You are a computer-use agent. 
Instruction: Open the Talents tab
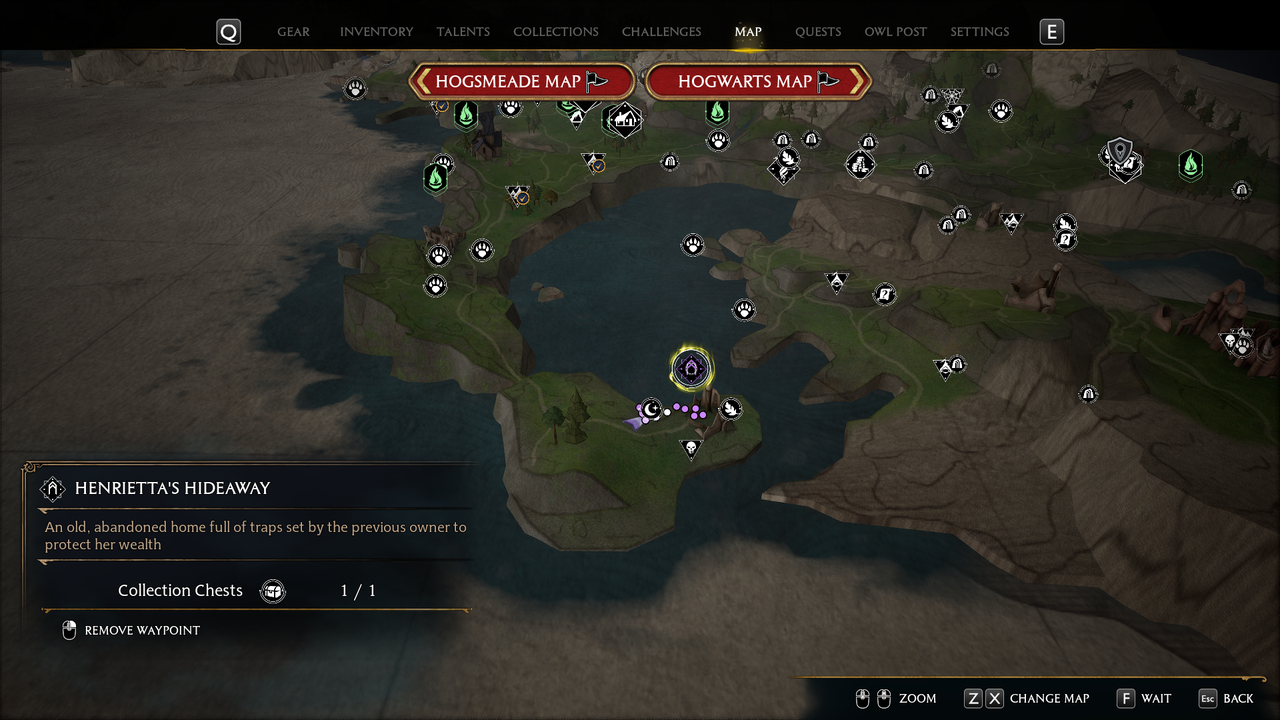[x=463, y=32]
